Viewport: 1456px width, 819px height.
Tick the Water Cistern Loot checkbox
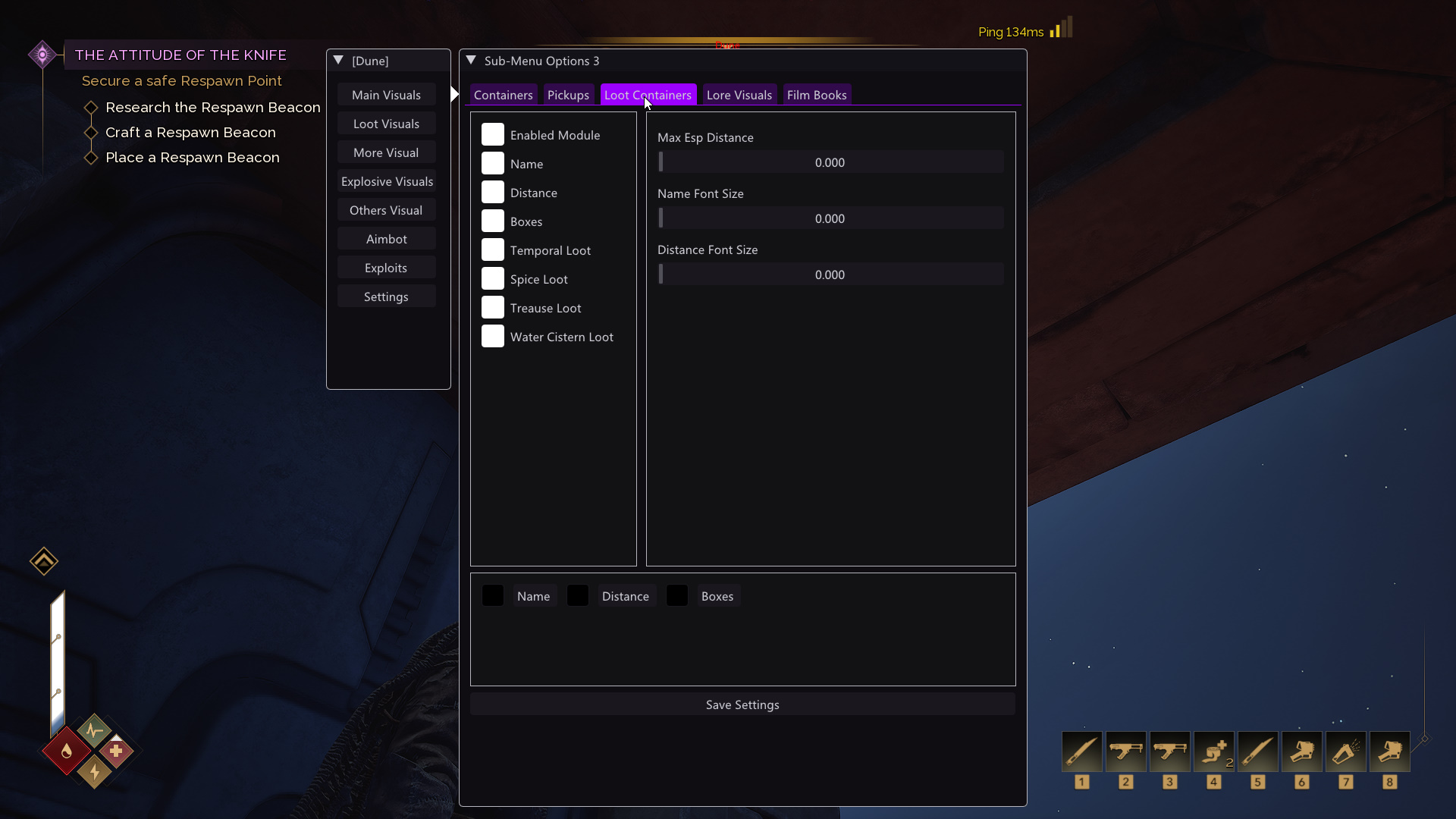493,337
